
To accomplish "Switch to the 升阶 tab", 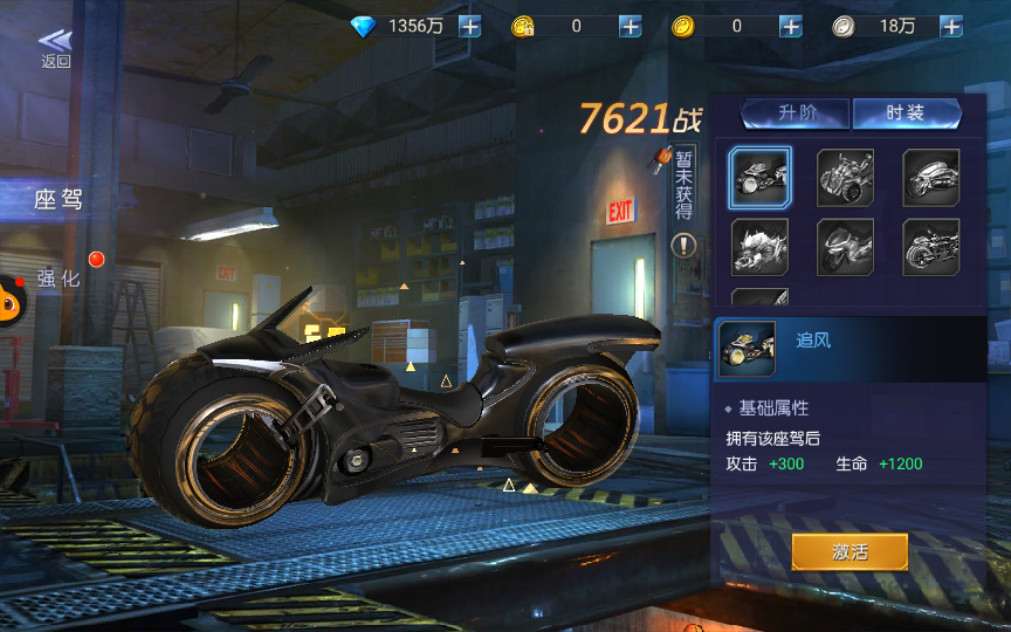I will point(796,113).
